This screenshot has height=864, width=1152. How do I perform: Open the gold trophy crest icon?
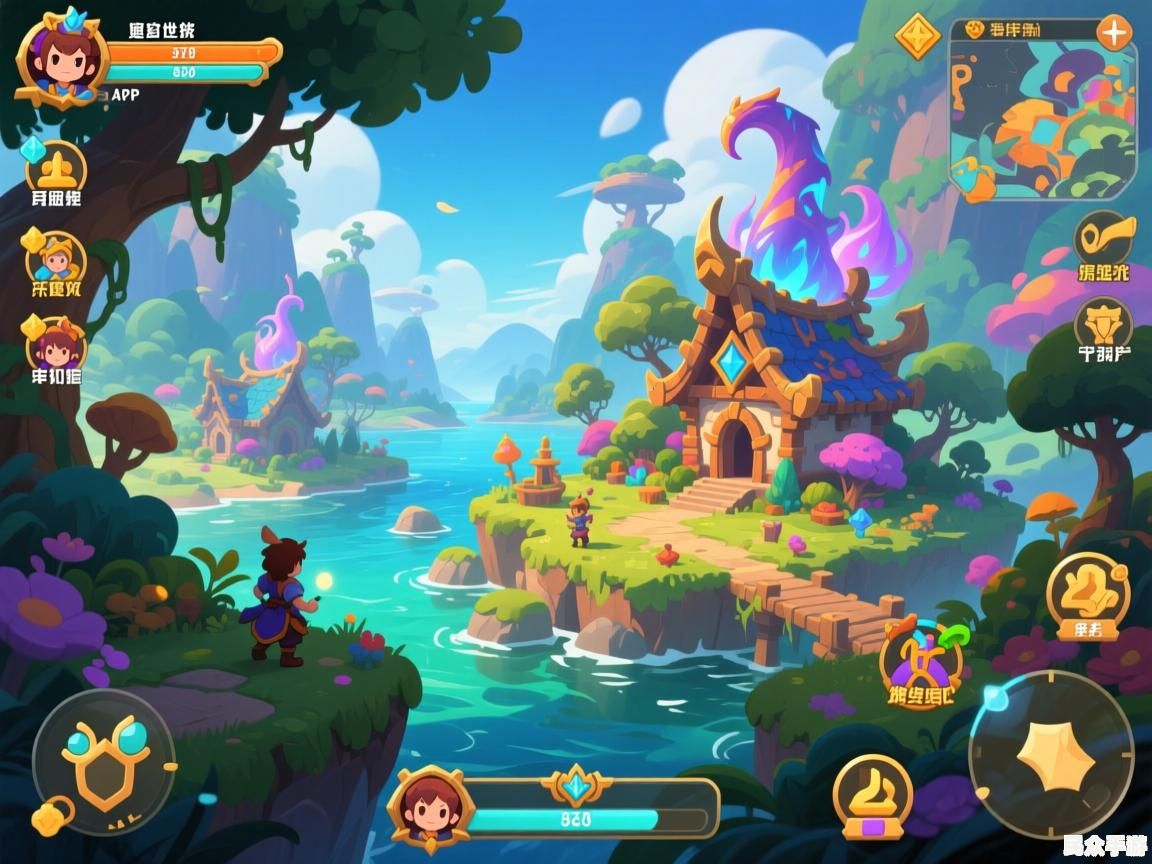point(1104,325)
